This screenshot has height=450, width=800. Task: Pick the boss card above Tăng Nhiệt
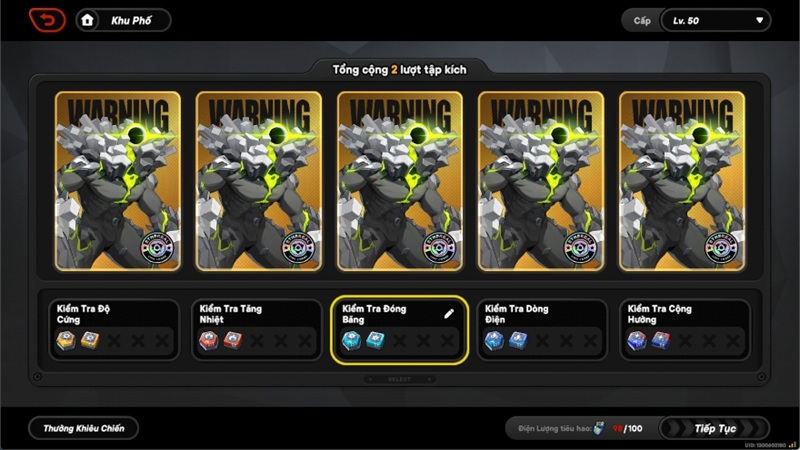click(x=259, y=181)
